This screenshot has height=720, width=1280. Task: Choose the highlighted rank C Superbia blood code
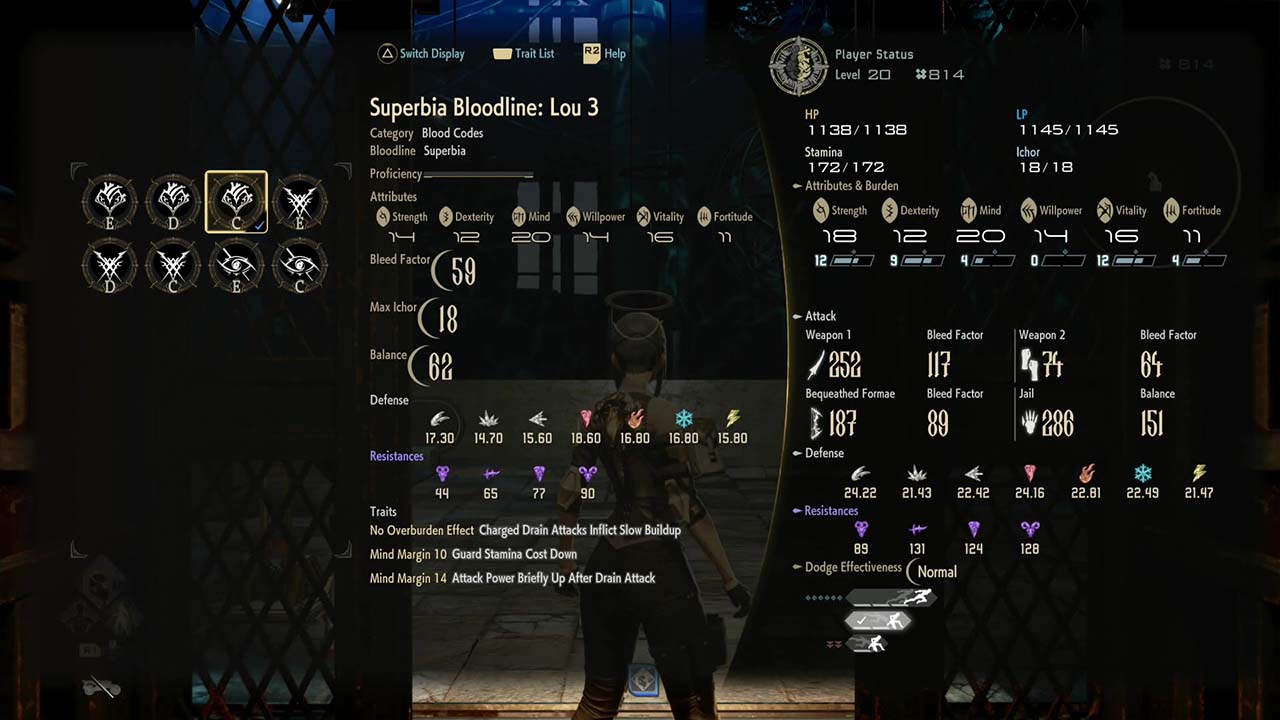[x=236, y=202]
